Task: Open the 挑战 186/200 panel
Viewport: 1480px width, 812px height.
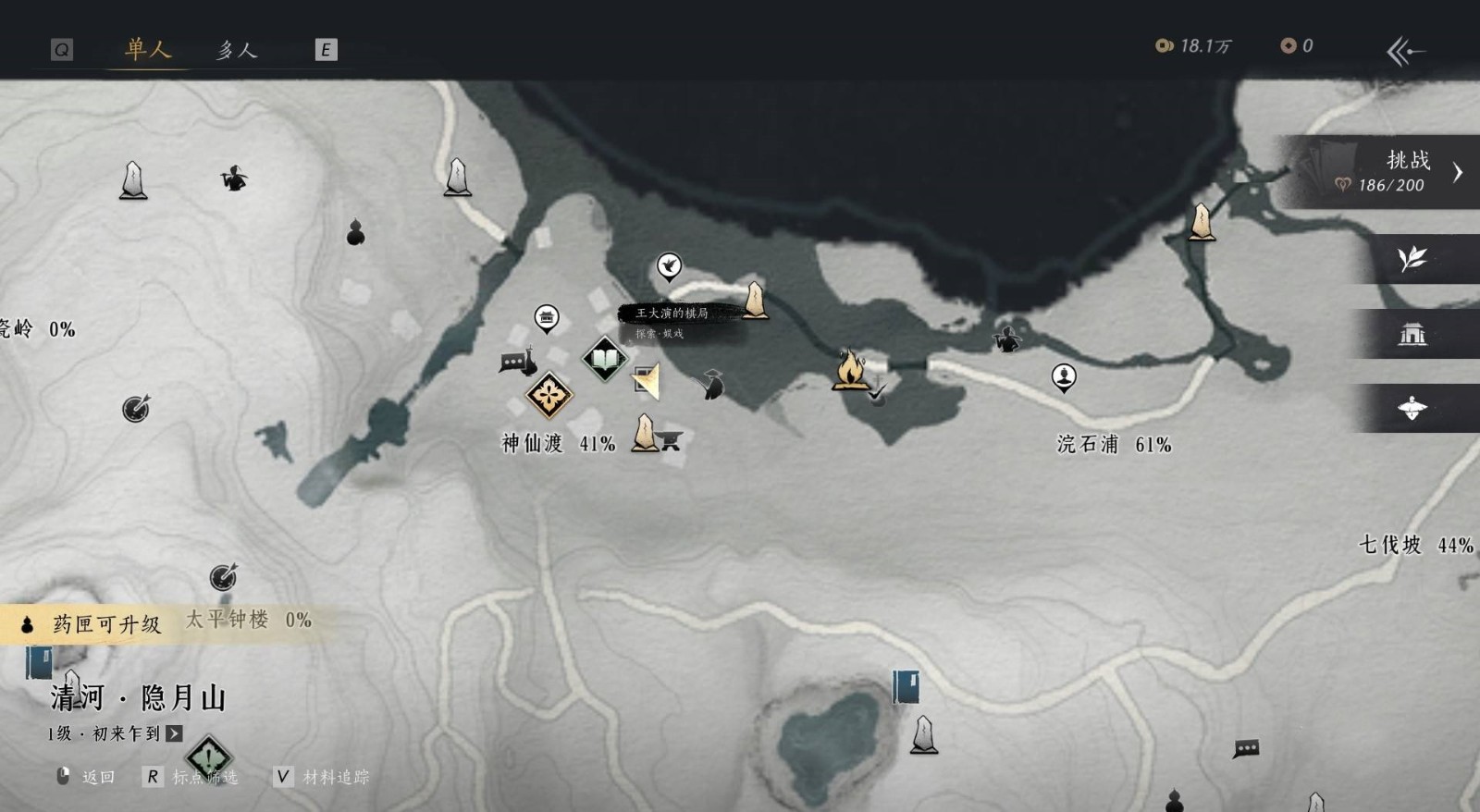Action: tap(1387, 172)
